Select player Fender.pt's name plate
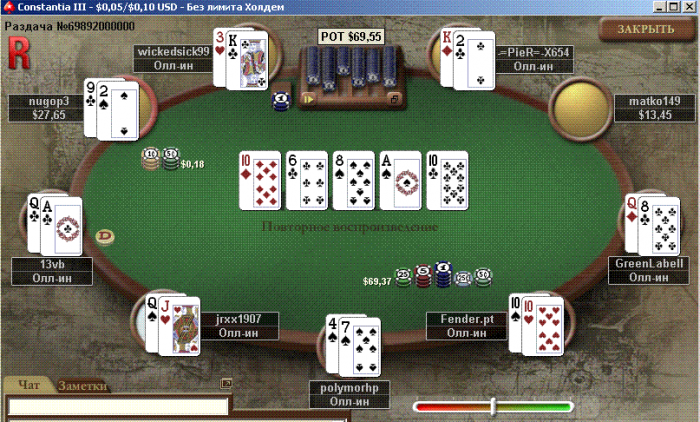 point(467,325)
